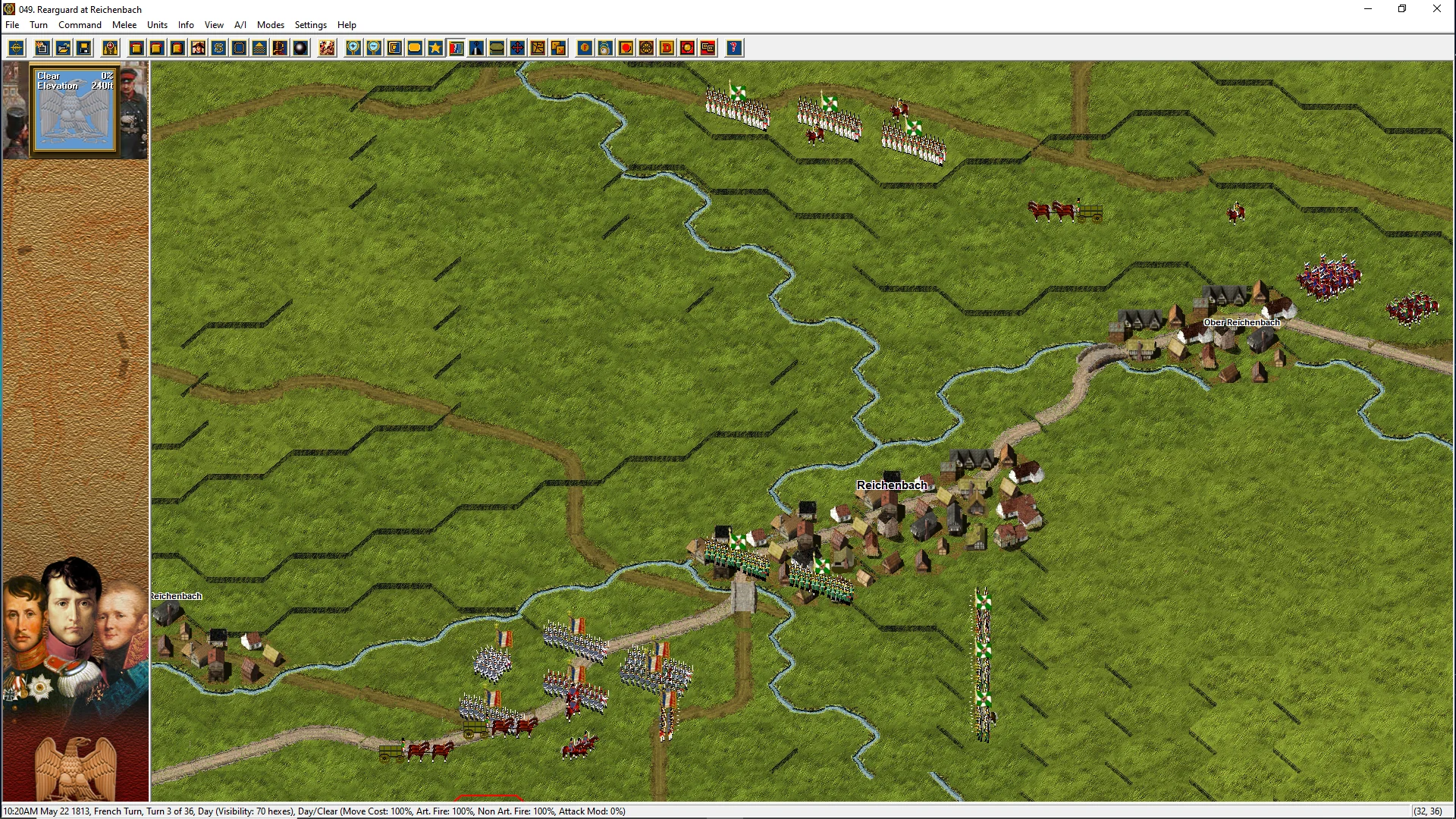Click the Clear terrain info box
Screen dimensions: 1456x819
[74, 110]
